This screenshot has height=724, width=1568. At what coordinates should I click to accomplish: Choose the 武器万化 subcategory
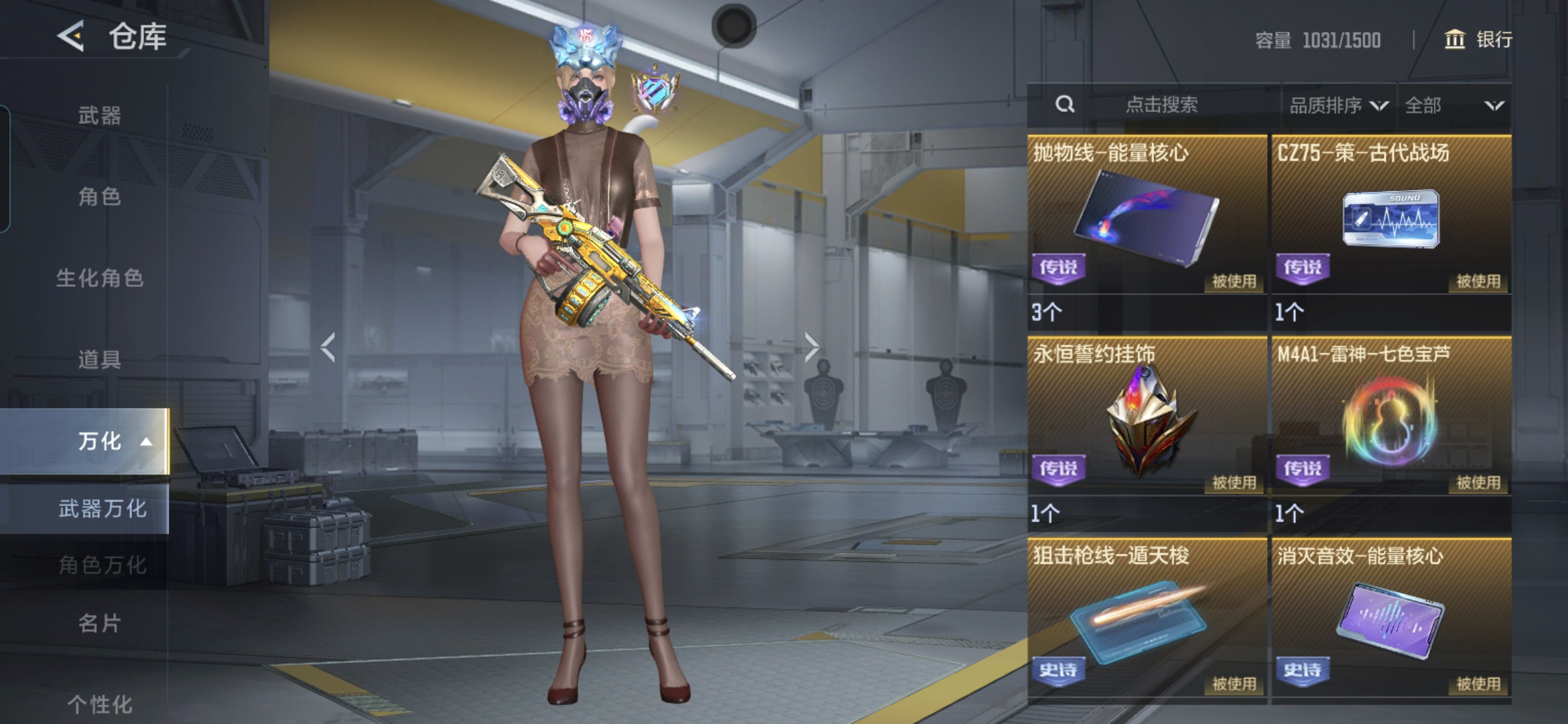coord(102,509)
